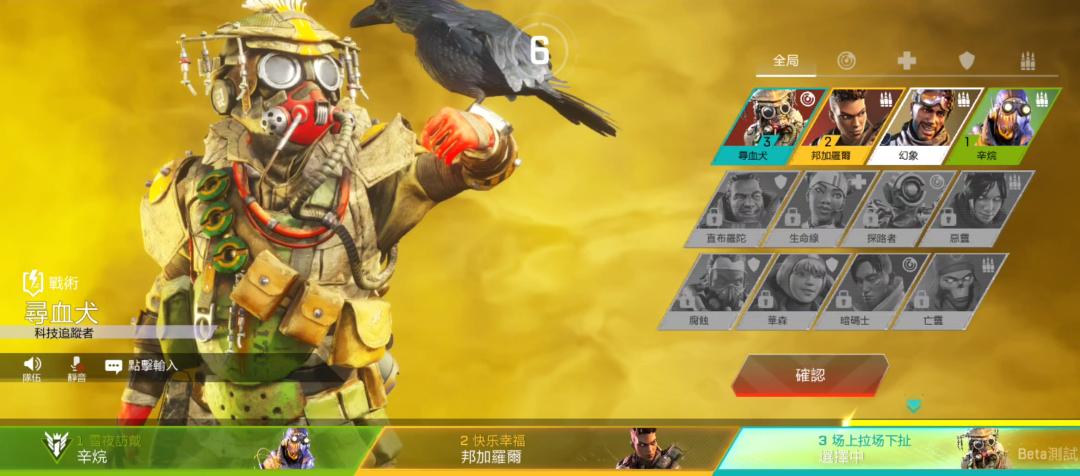Open the 點擊輸入 chat input
This screenshot has height=476, width=1080.
[x=142, y=366]
